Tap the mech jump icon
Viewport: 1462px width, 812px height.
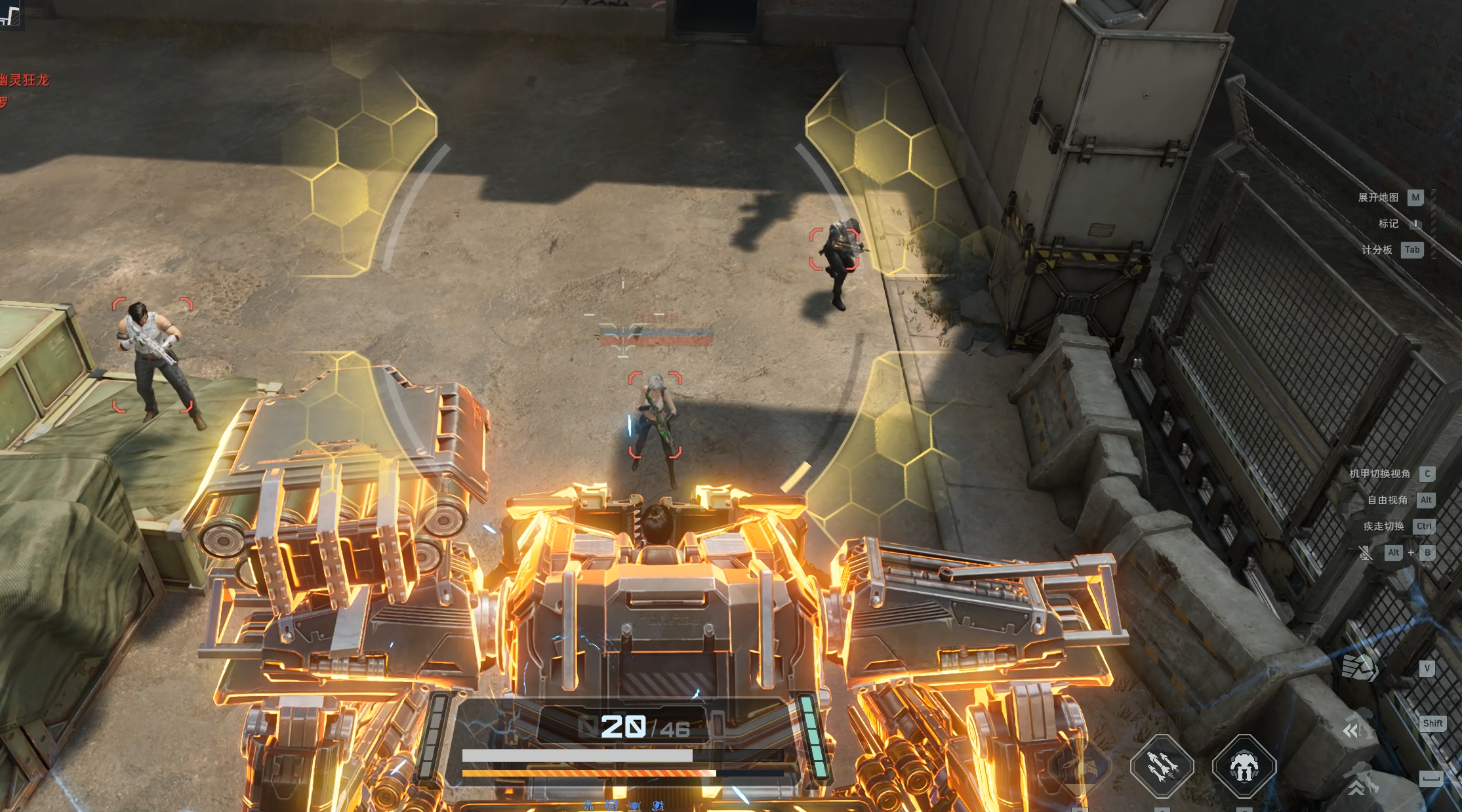point(1360,779)
